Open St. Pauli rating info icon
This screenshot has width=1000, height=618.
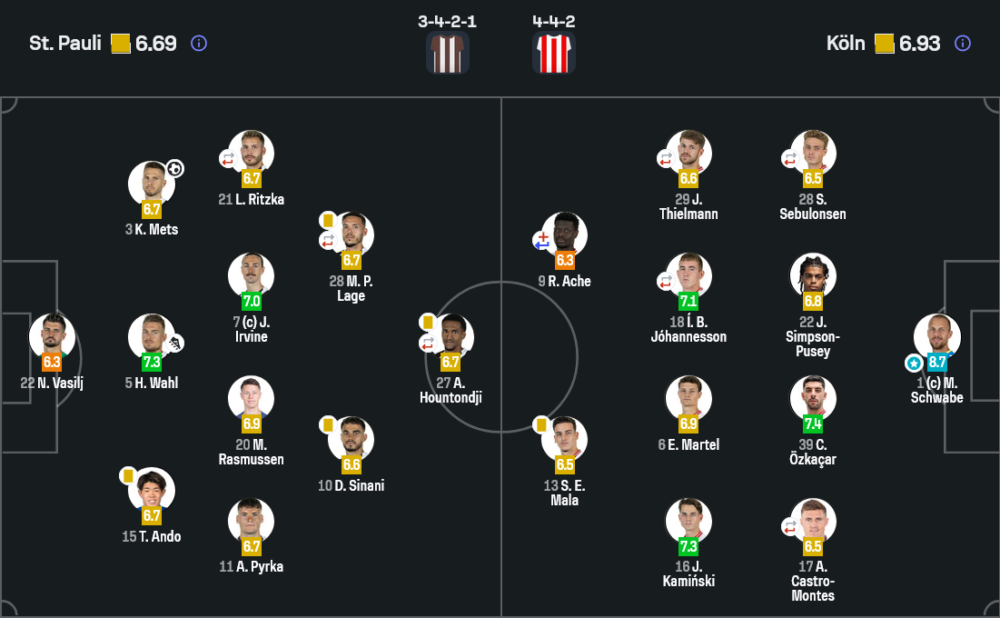[198, 43]
